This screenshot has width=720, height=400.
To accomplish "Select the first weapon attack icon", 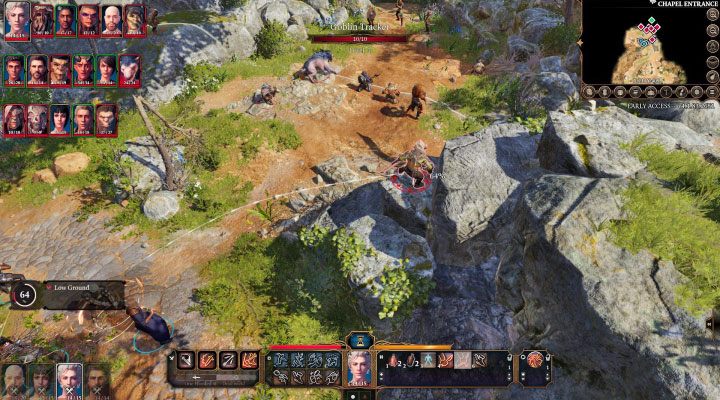I will (x=186, y=360).
